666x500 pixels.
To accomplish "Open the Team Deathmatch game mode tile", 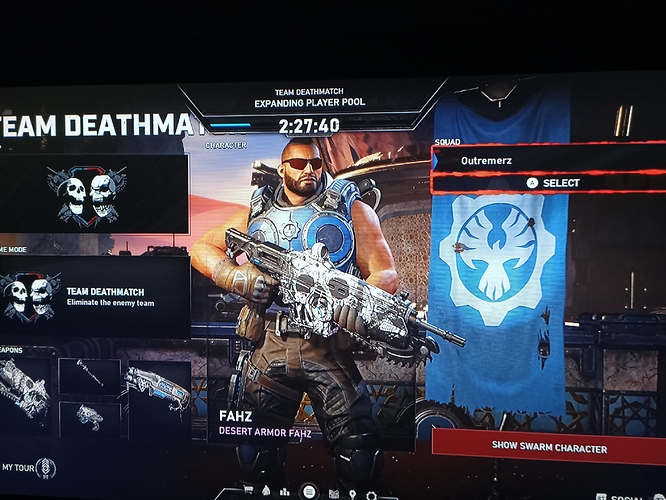I will point(95,296).
